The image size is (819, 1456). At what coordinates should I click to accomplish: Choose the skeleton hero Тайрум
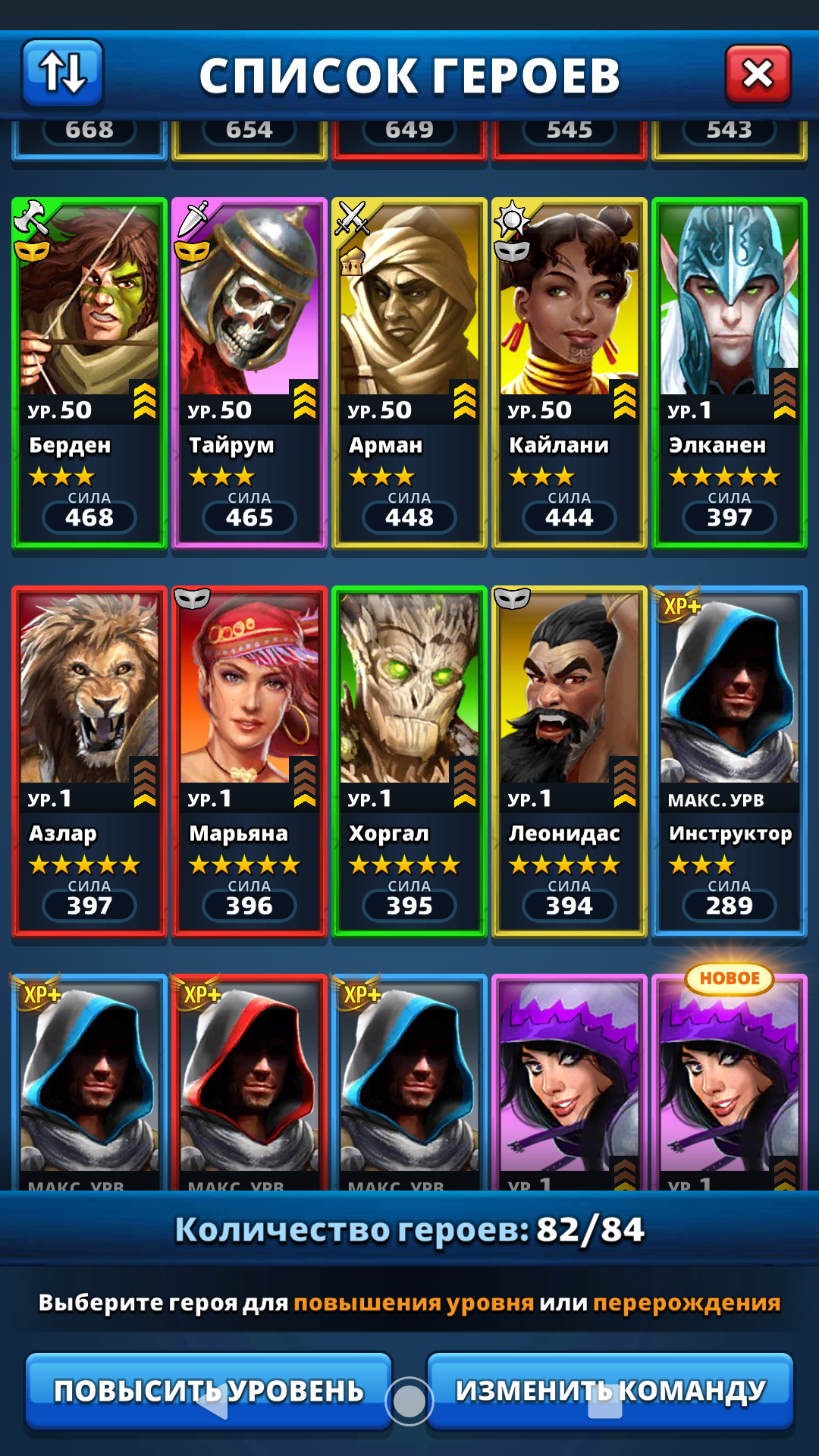point(249,372)
